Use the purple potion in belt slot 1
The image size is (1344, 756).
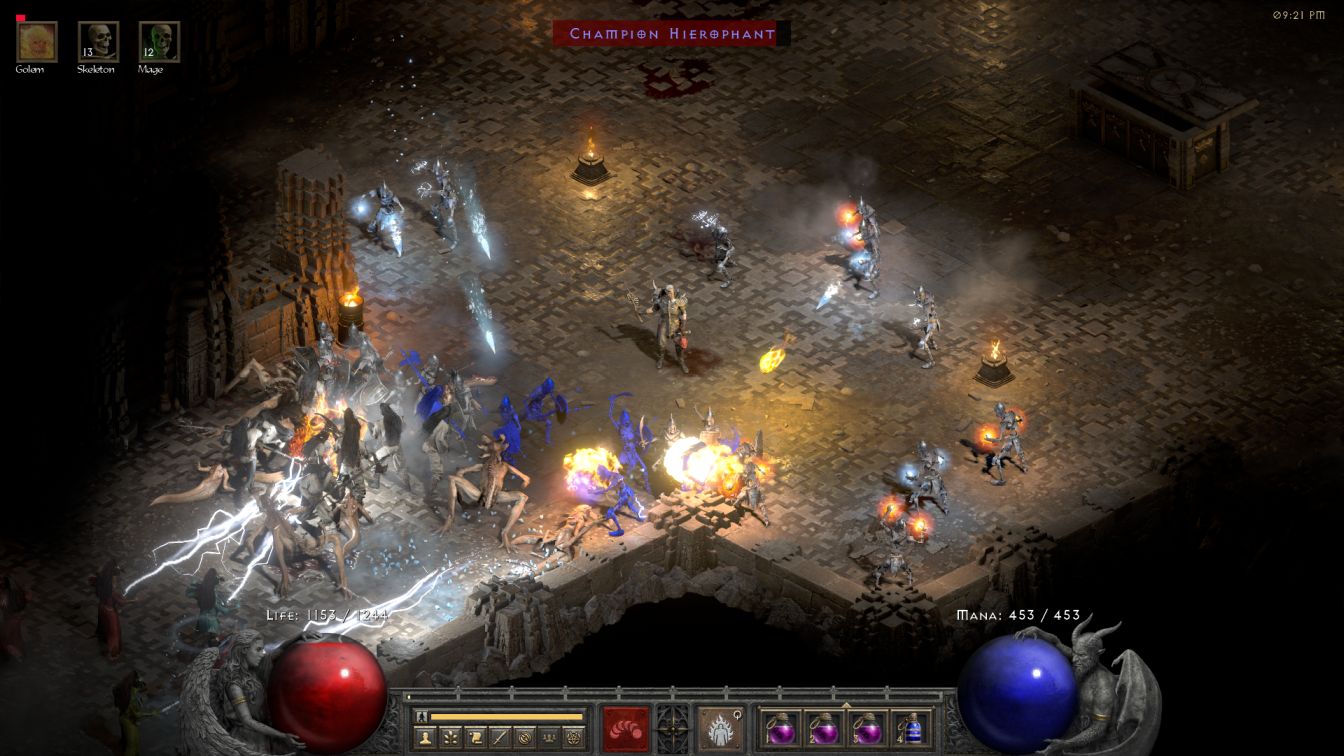point(780,727)
